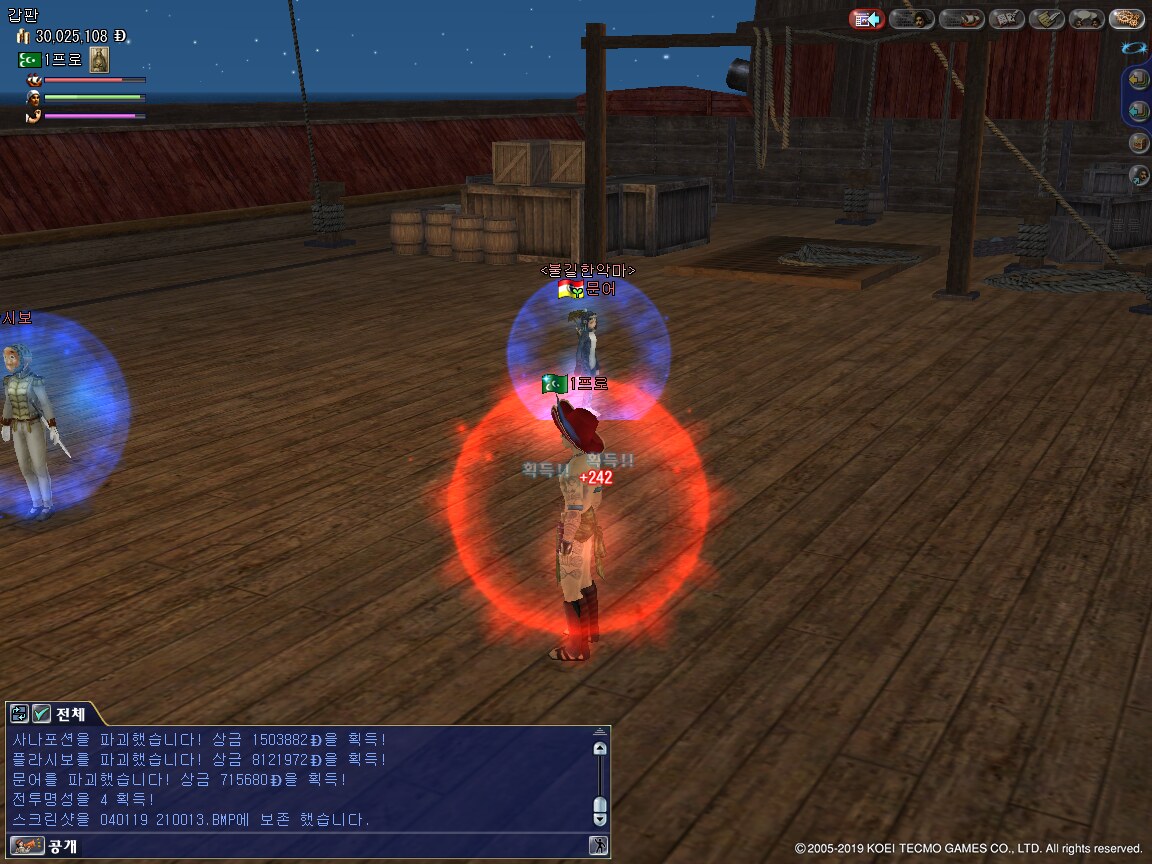
Task: Open the gears settings menu
Action: click(x=1127, y=19)
